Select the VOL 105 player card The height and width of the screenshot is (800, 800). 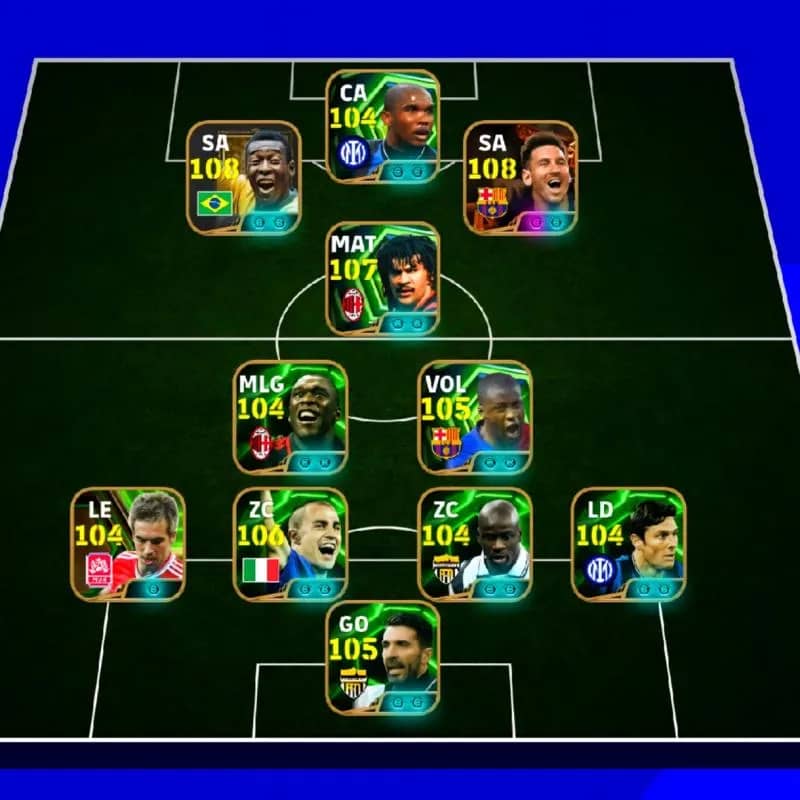click(x=475, y=417)
